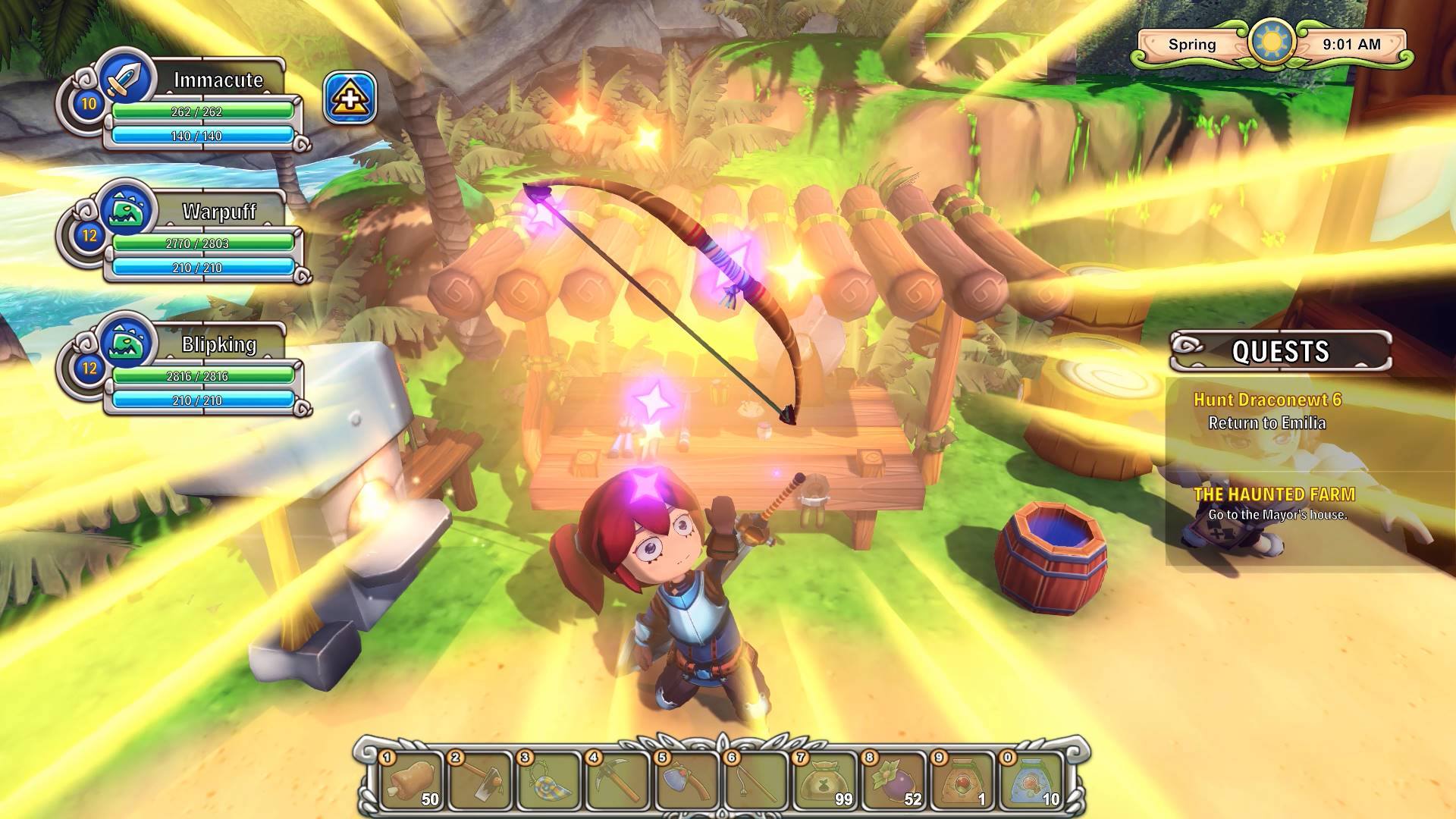
Task: Select the roasted meat hotbar slot
Action: click(x=412, y=780)
